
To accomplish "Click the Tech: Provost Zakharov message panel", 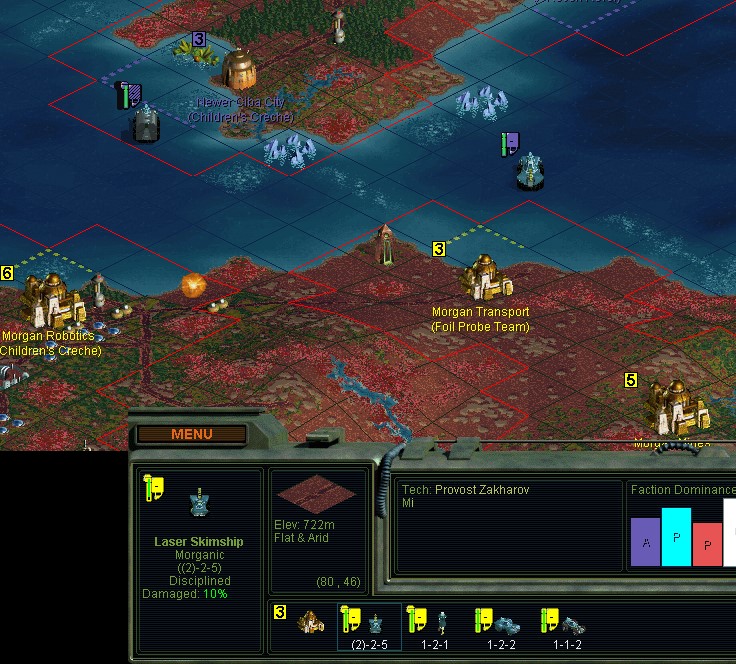I will pos(509,526).
